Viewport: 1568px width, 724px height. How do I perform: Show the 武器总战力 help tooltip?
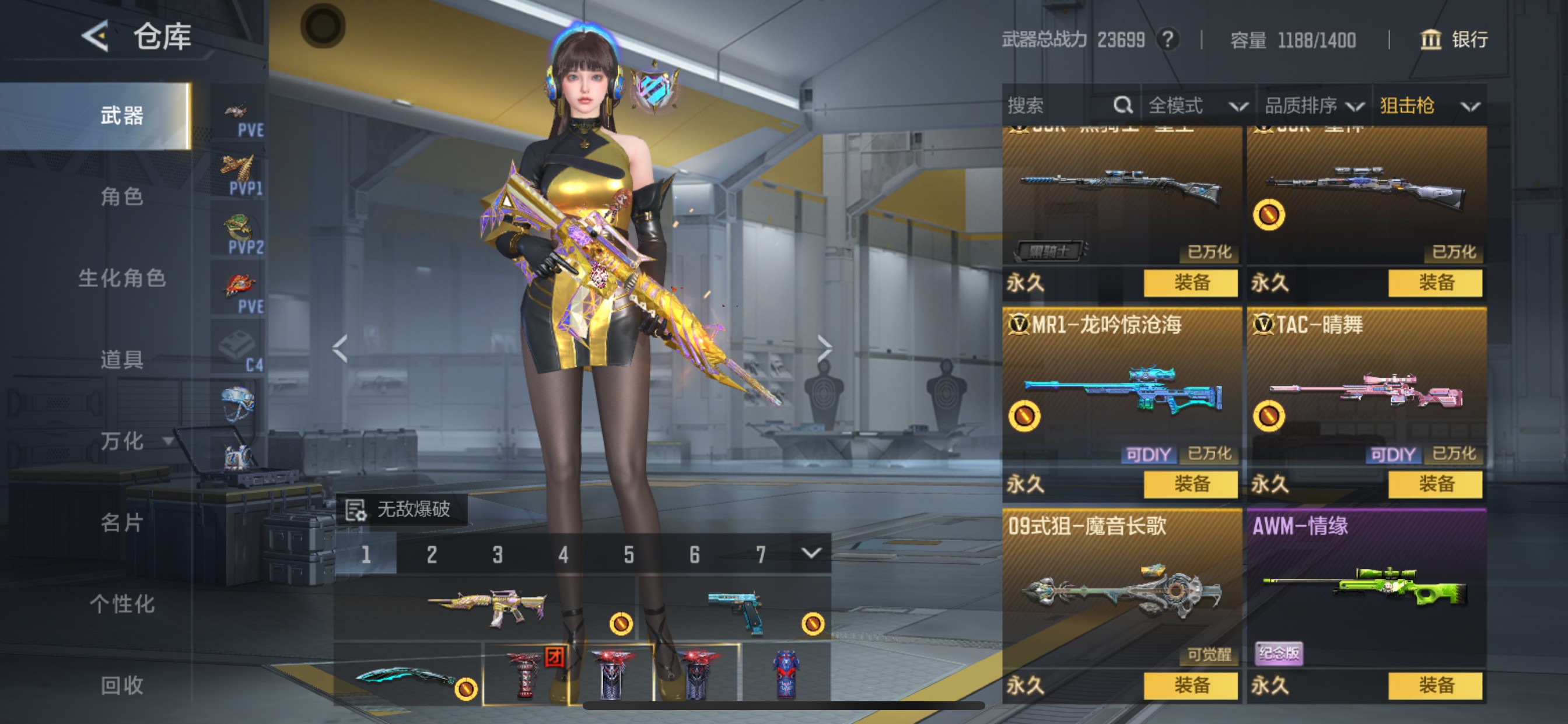click(x=1167, y=40)
